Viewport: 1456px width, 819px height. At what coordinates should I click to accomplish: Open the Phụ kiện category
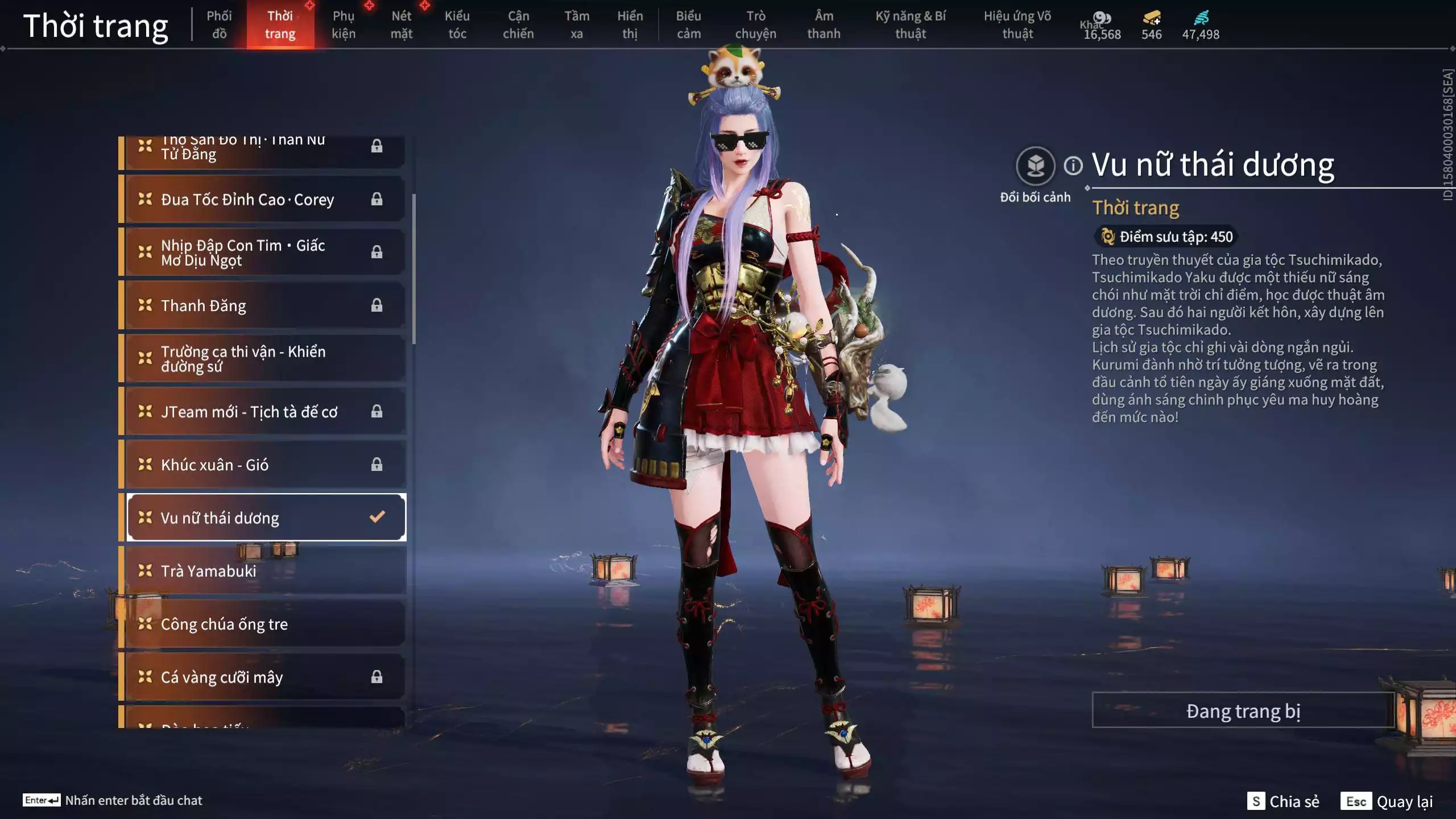pyautogui.click(x=345, y=24)
